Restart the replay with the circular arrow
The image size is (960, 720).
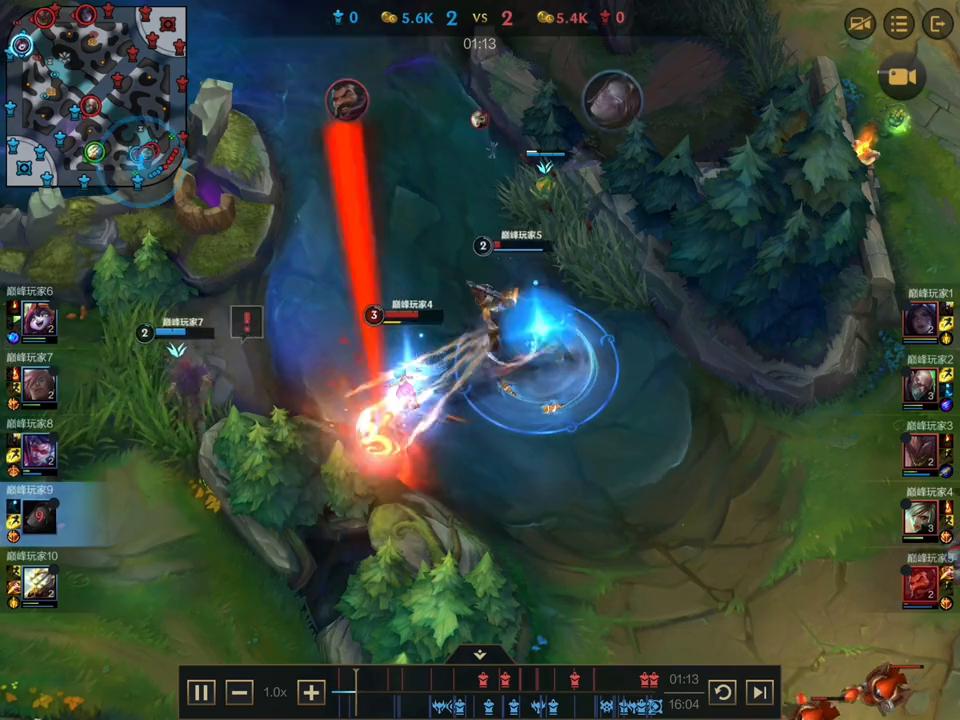[x=722, y=692]
